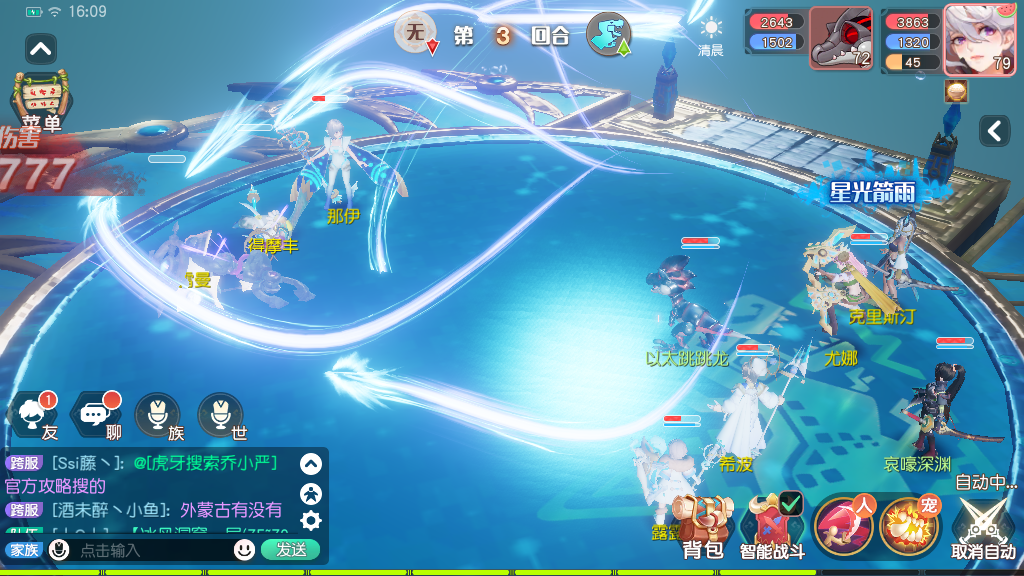Select the pet dragon portrait
Screen dimensions: 1024x576
[x=840, y=40]
